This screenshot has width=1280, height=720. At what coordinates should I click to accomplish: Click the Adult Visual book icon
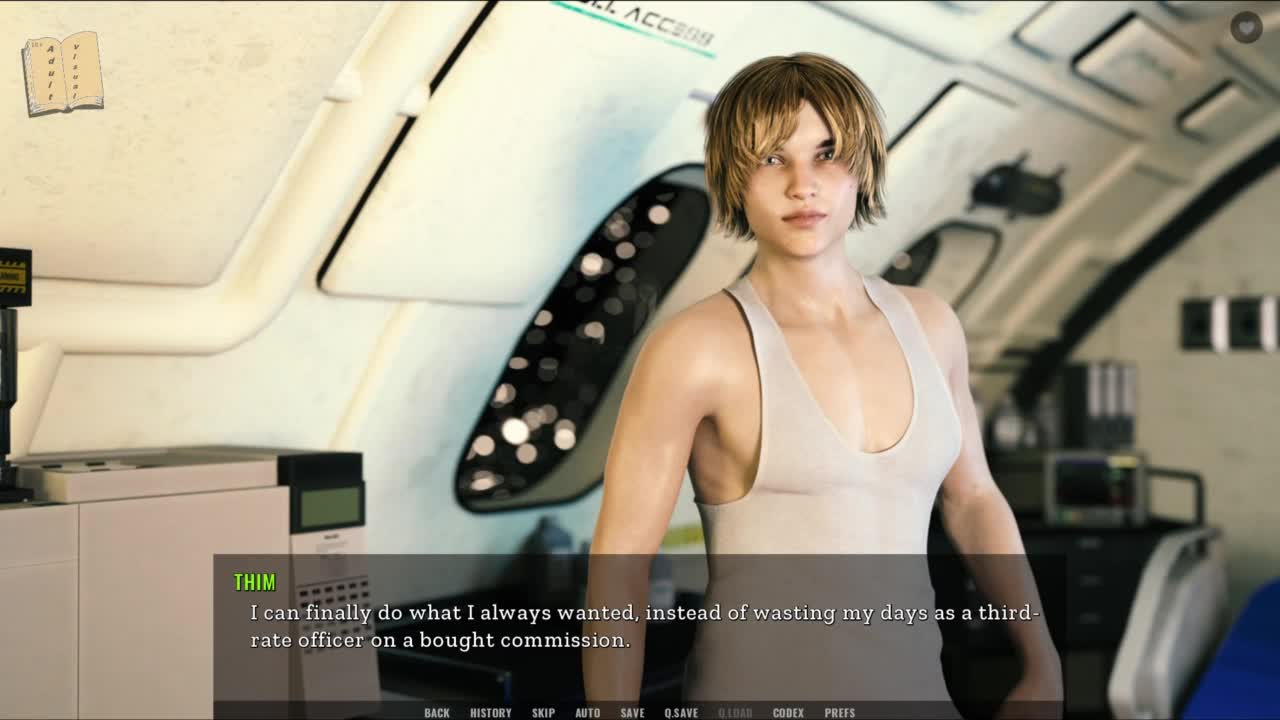[63, 73]
